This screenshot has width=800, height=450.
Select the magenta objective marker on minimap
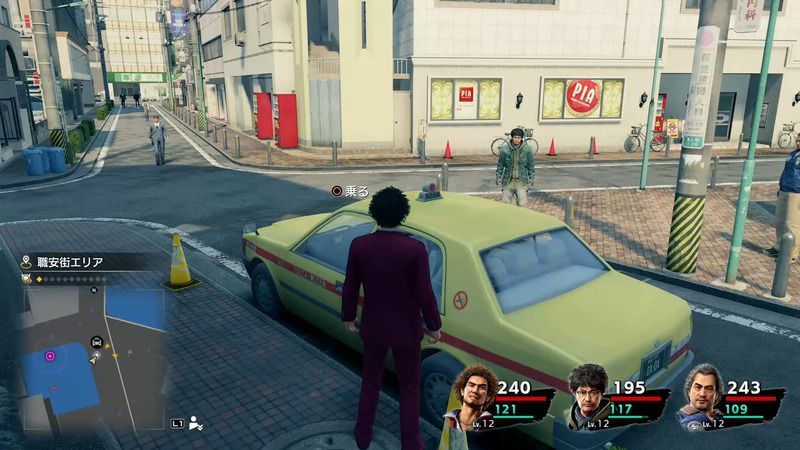[49, 355]
